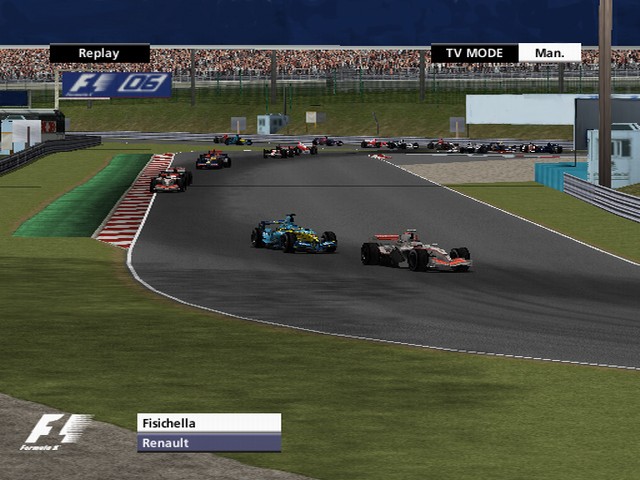The image size is (640, 480).
Task: Click the Replay label
Action: tap(99, 54)
